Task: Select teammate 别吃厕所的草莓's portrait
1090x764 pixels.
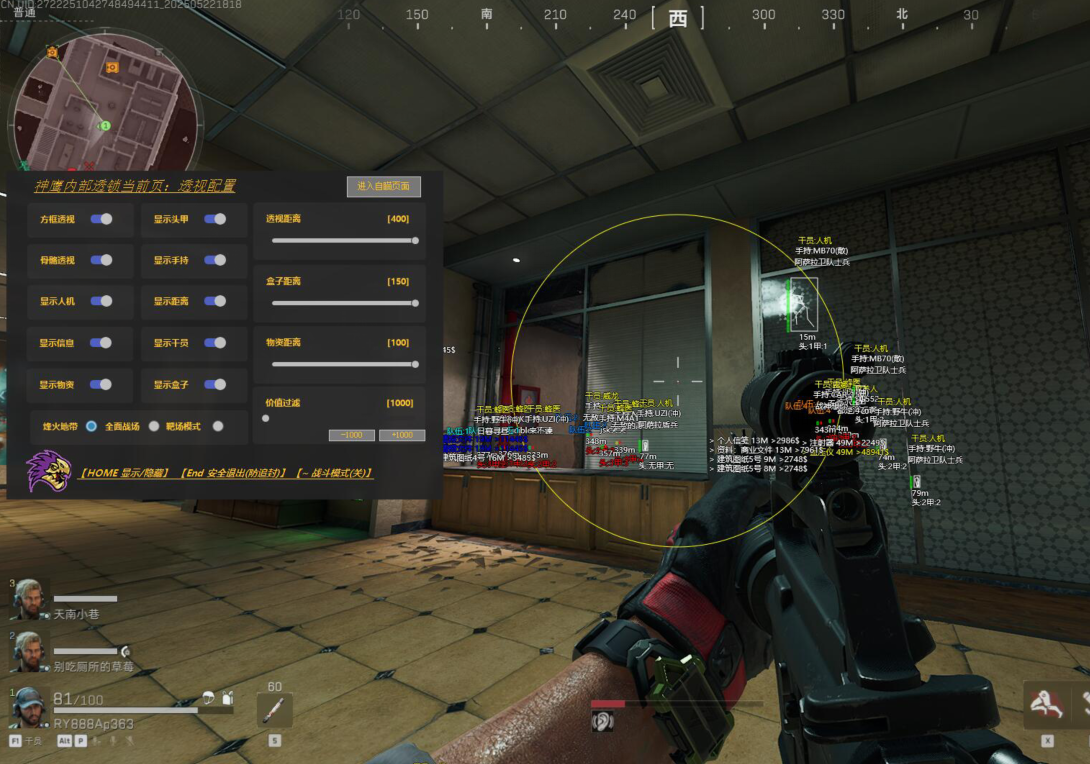Action: pos(29,651)
